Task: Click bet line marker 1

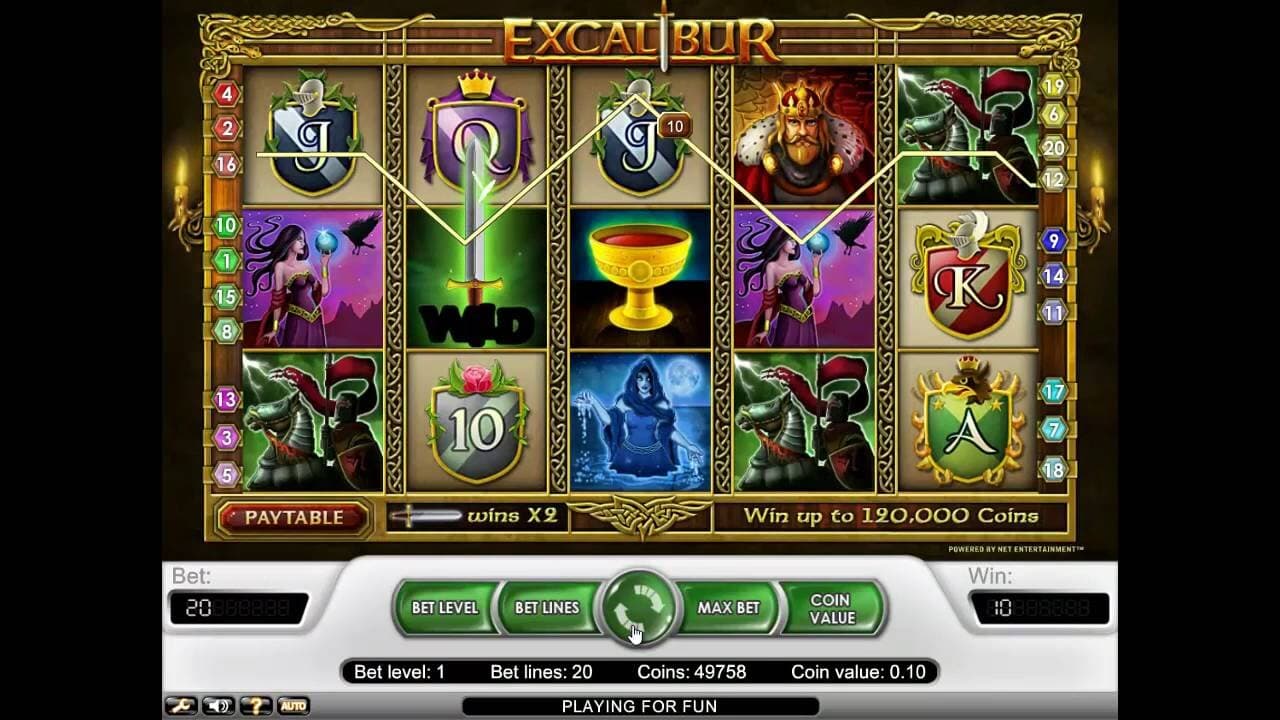Action: click(x=227, y=261)
